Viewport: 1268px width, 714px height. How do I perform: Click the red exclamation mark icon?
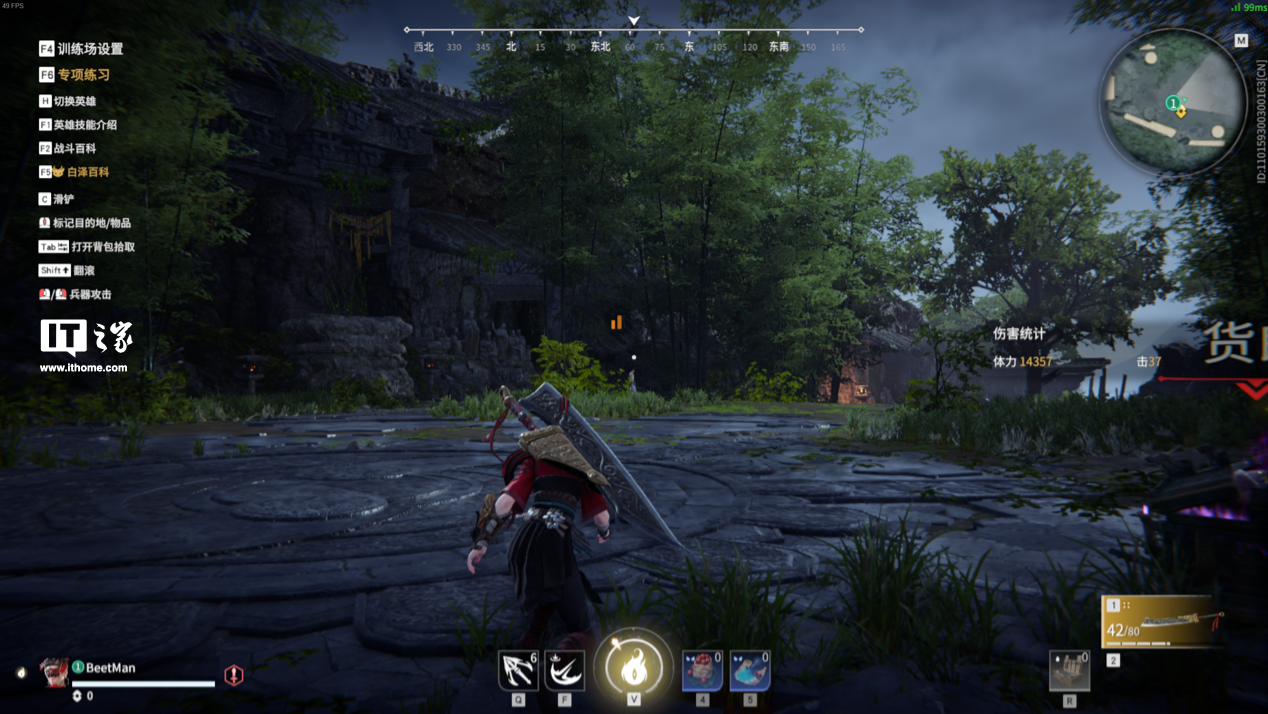(234, 675)
